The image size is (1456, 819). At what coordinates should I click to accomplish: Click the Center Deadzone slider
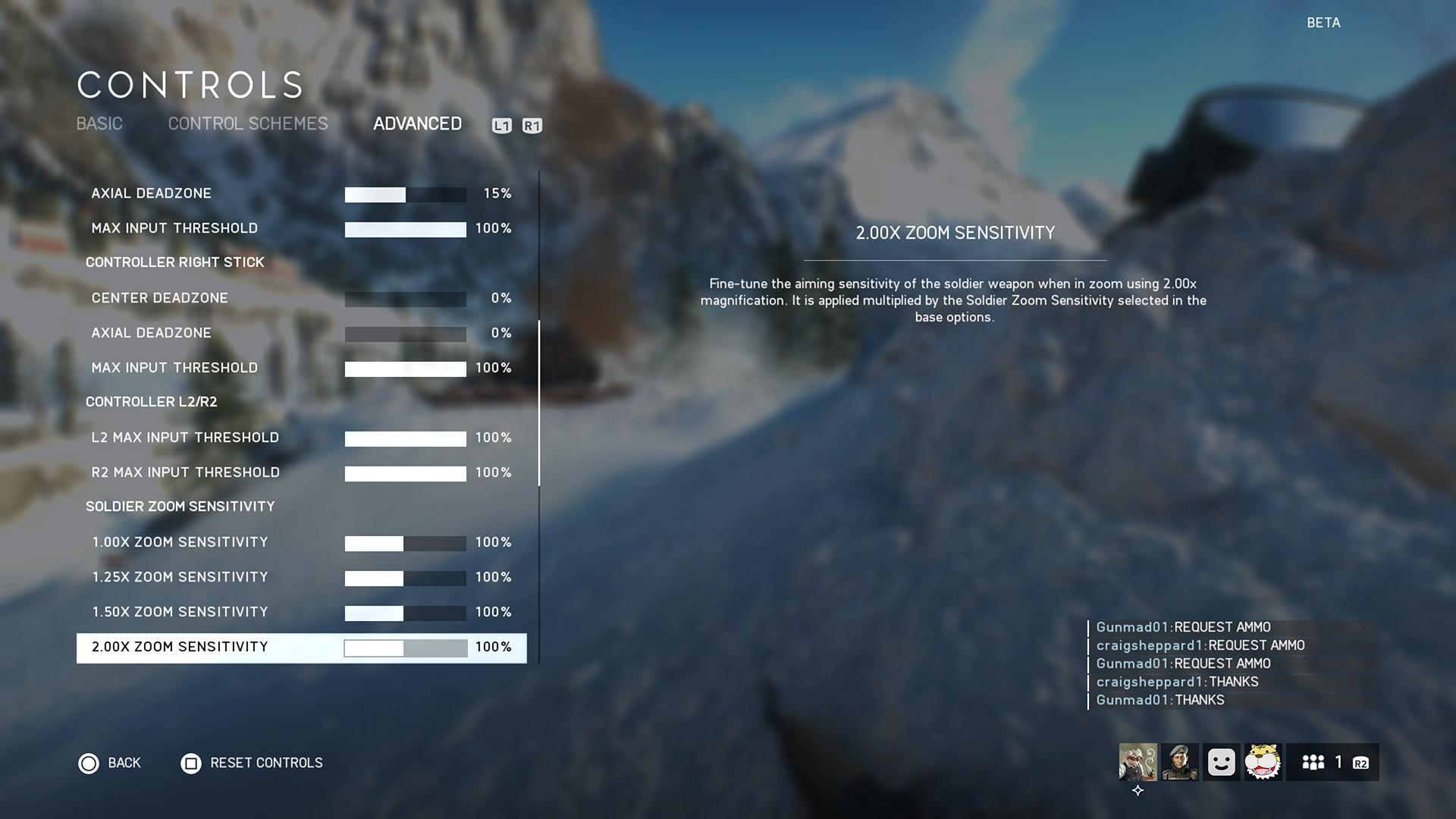pyautogui.click(x=405, y=299)
